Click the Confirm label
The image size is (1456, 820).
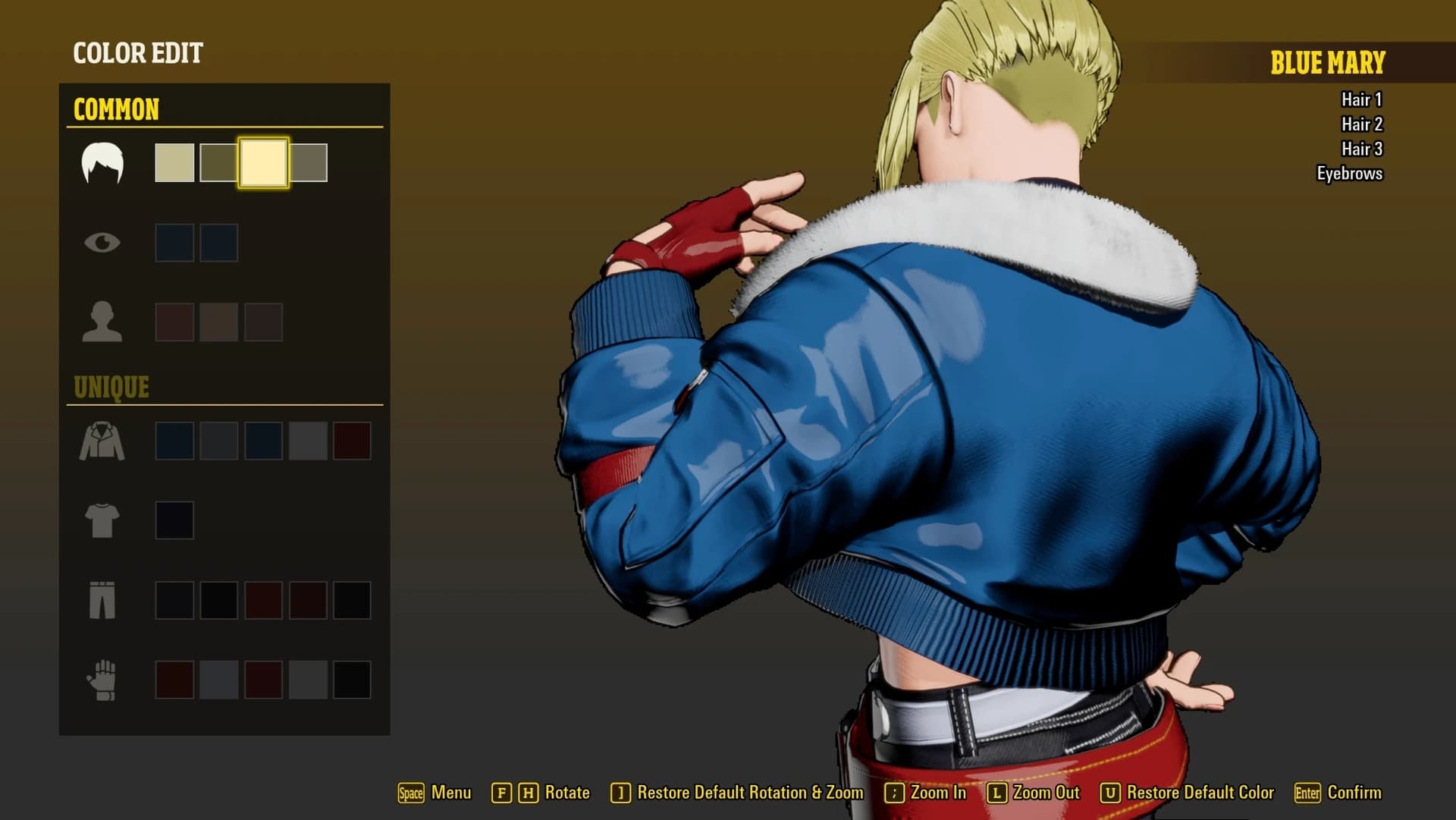coord(1354,793)
